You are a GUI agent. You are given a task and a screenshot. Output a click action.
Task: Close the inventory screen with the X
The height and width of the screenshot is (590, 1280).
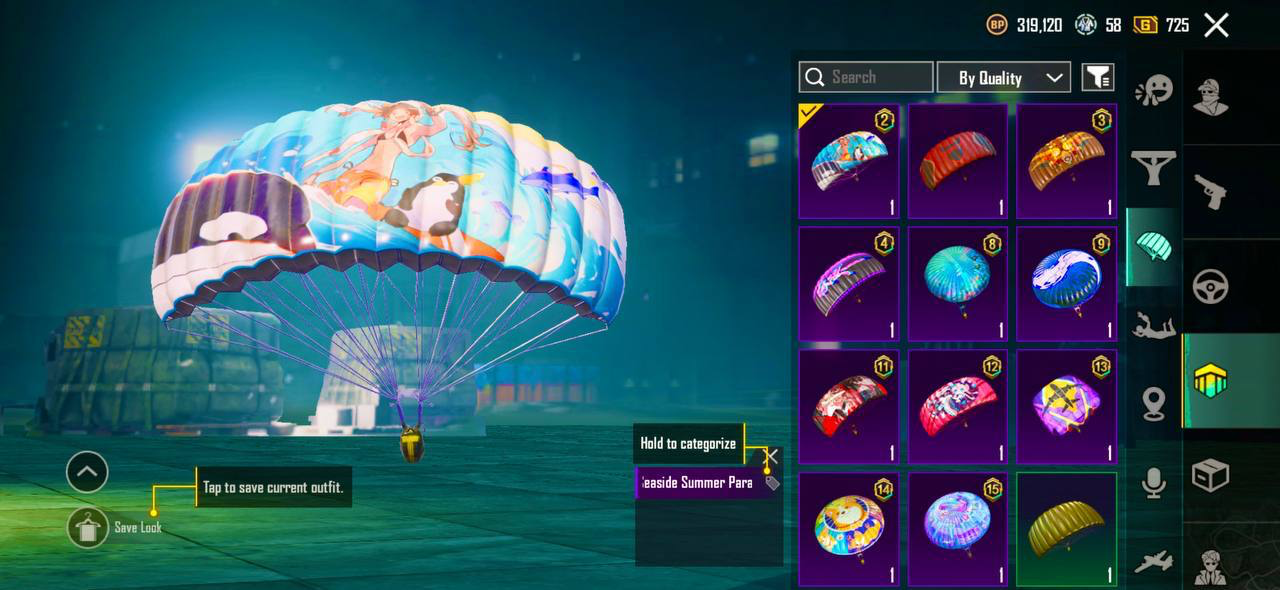coord(1216,25)
